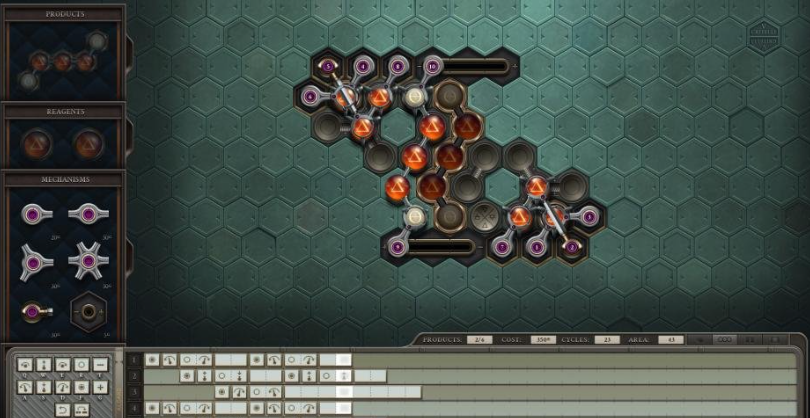Choose the rotate instruction labeled Q

tap(24, 365)
